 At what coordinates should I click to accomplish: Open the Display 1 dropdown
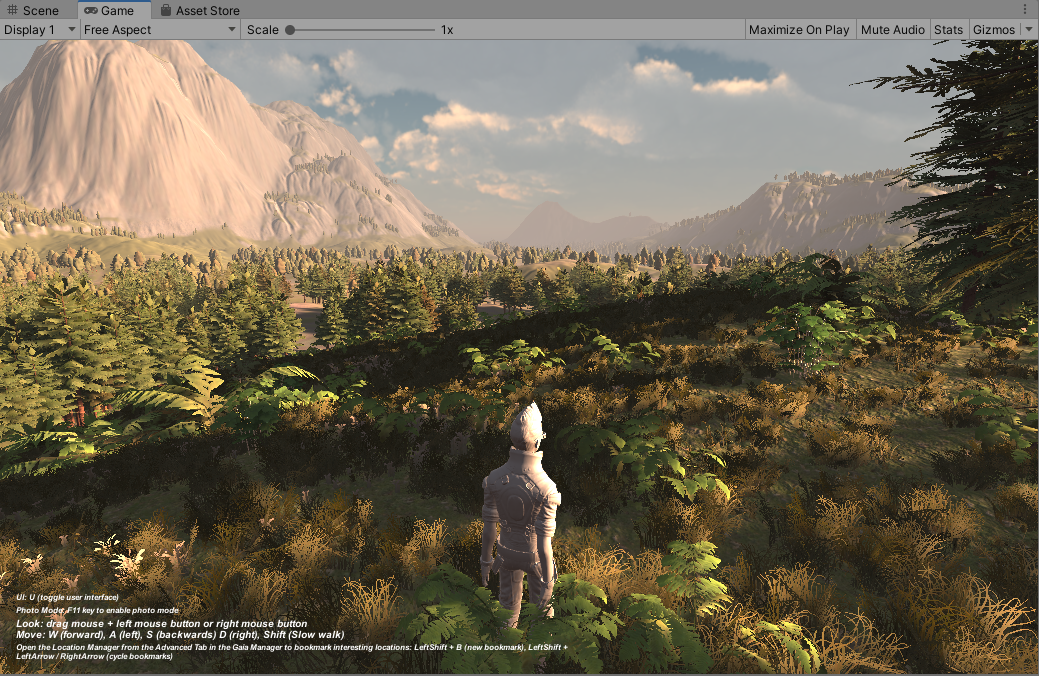(40, 30)
